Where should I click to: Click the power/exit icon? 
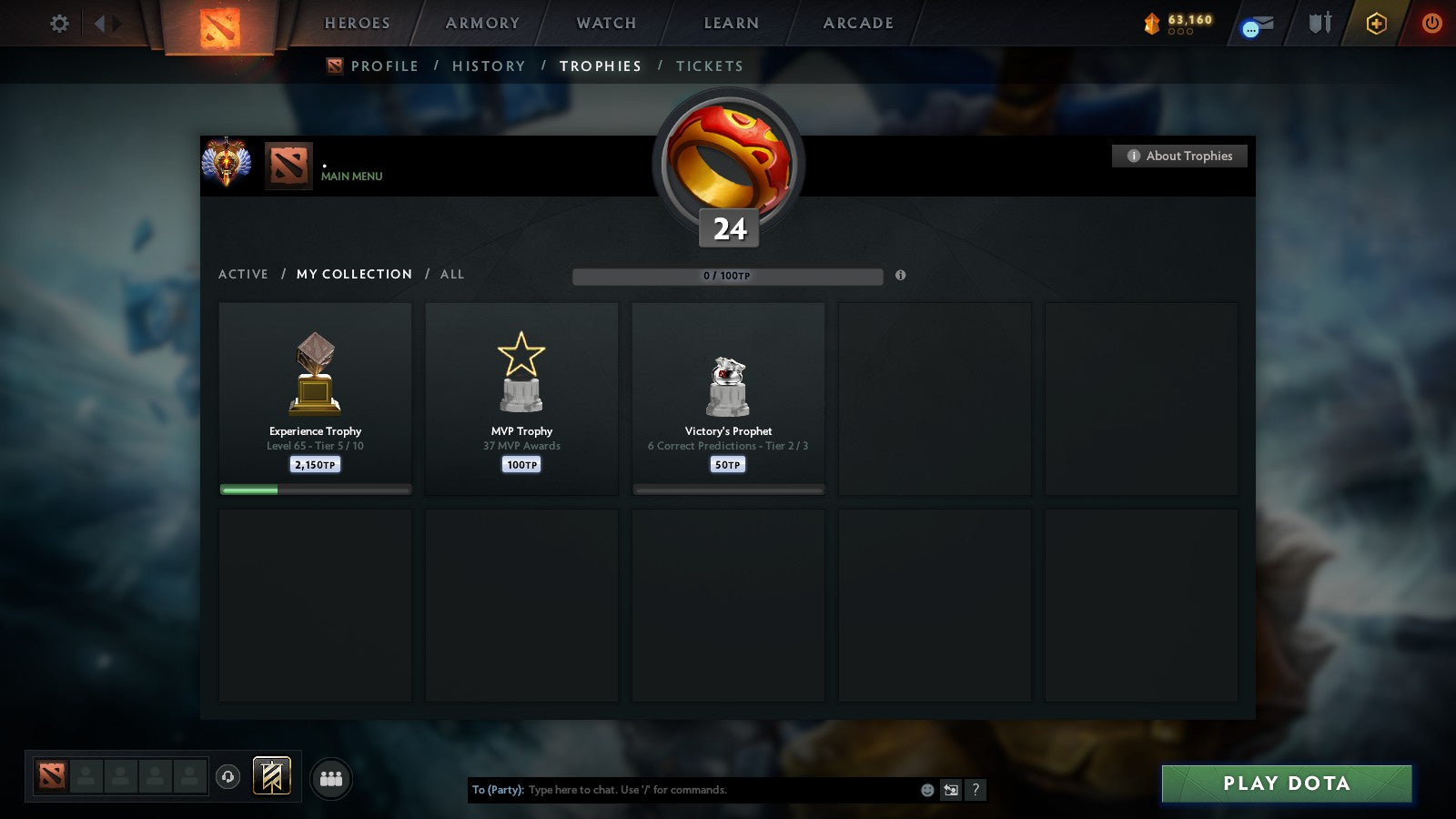point(1431,24)
